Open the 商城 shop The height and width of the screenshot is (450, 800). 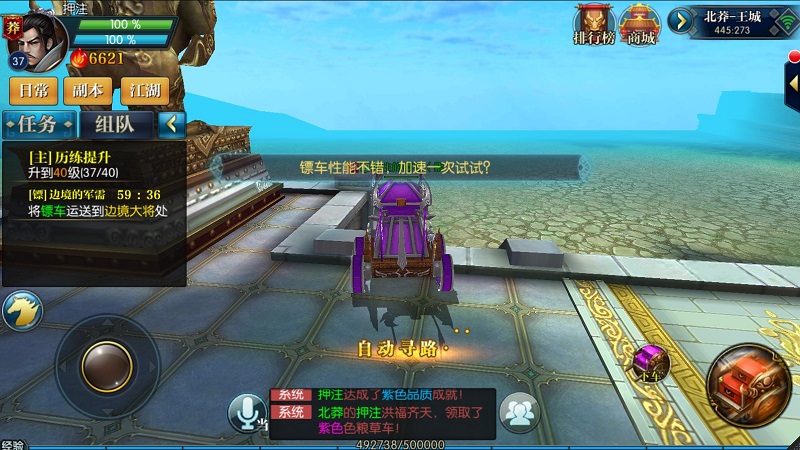tap(639, 25)
